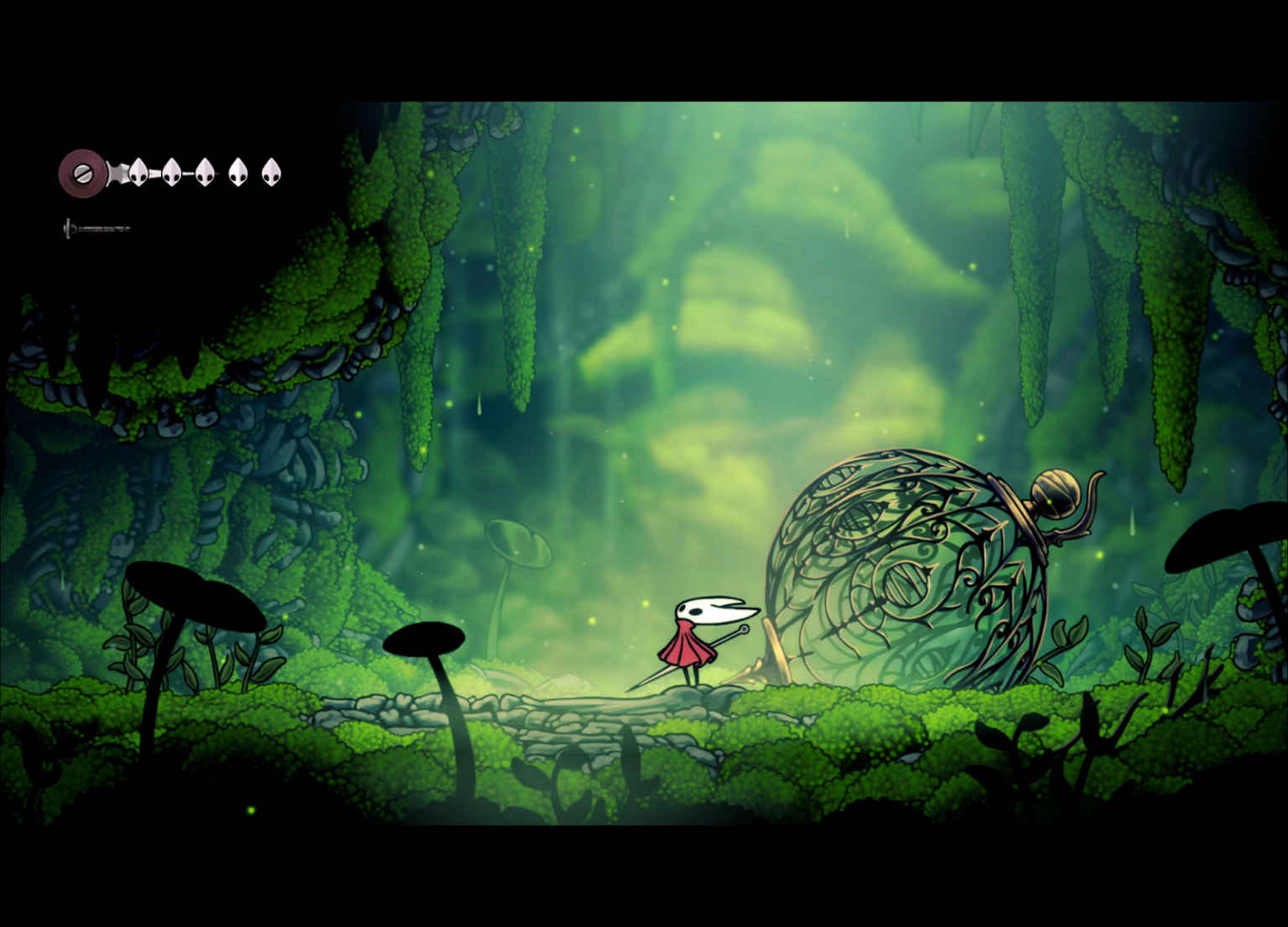1288x927 pixels.
Task: Click the last health mask on the right
Action: coord(270,173)
